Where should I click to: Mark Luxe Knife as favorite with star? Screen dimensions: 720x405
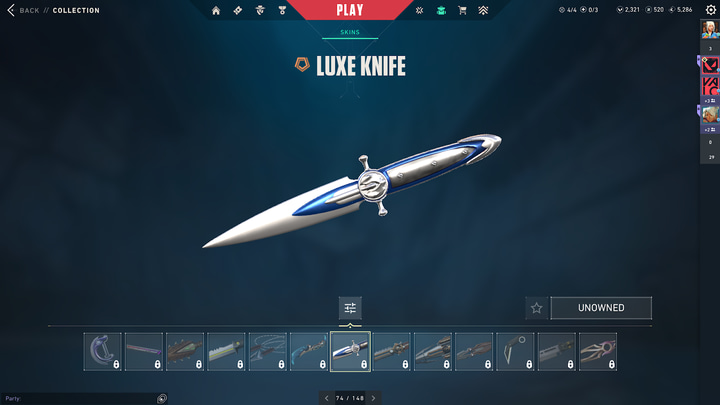pyautogui.click(x=536, y=308)
